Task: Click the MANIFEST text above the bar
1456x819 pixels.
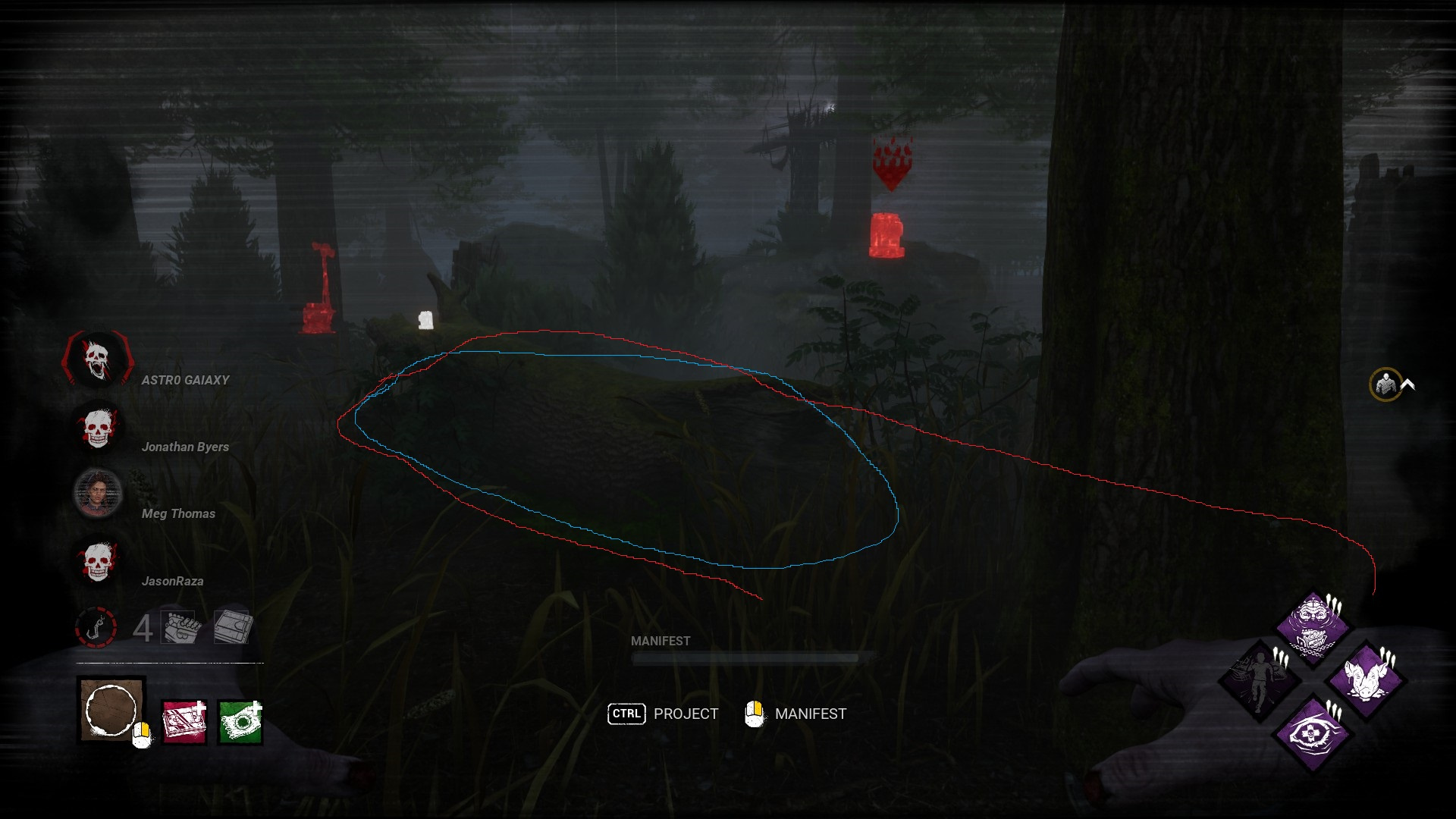Action: 660,641
